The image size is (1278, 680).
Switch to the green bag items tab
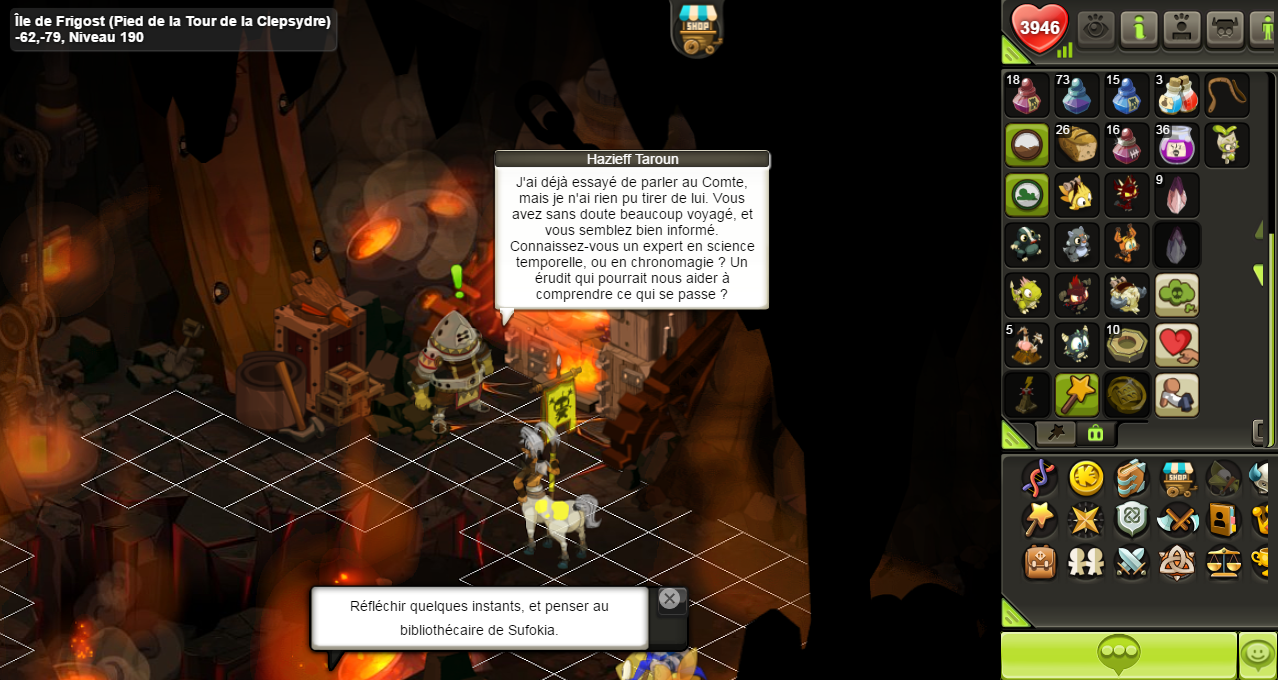(x=1095, y=434)
